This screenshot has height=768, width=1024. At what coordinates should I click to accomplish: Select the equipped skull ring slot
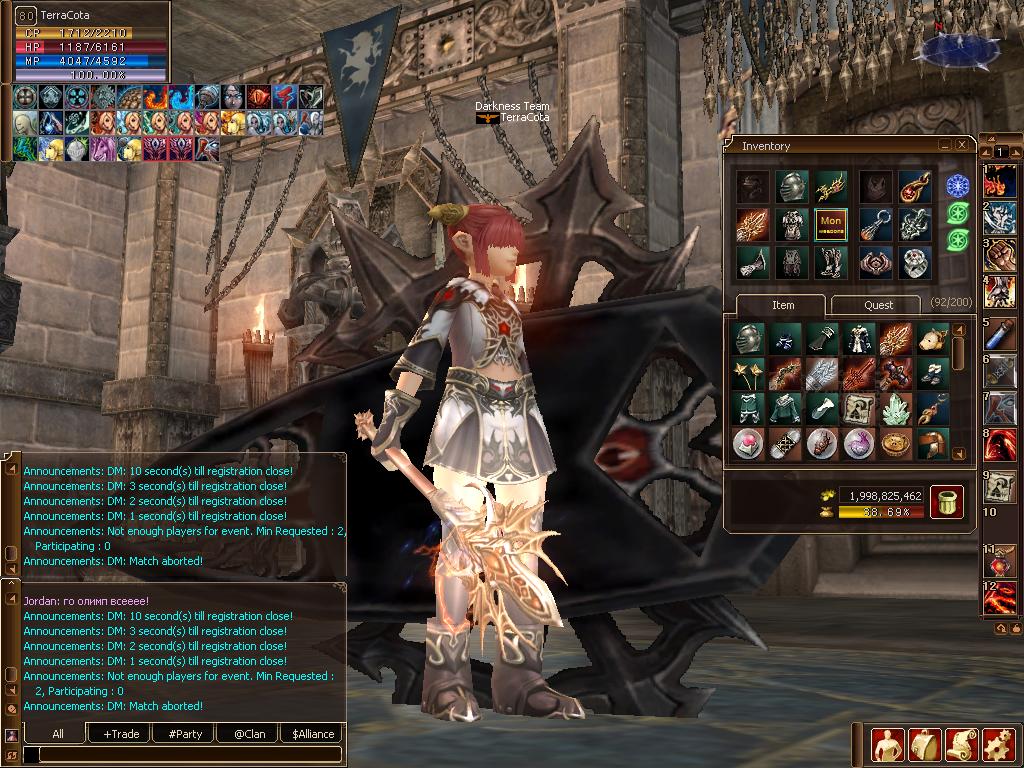[x=914, y=262]
